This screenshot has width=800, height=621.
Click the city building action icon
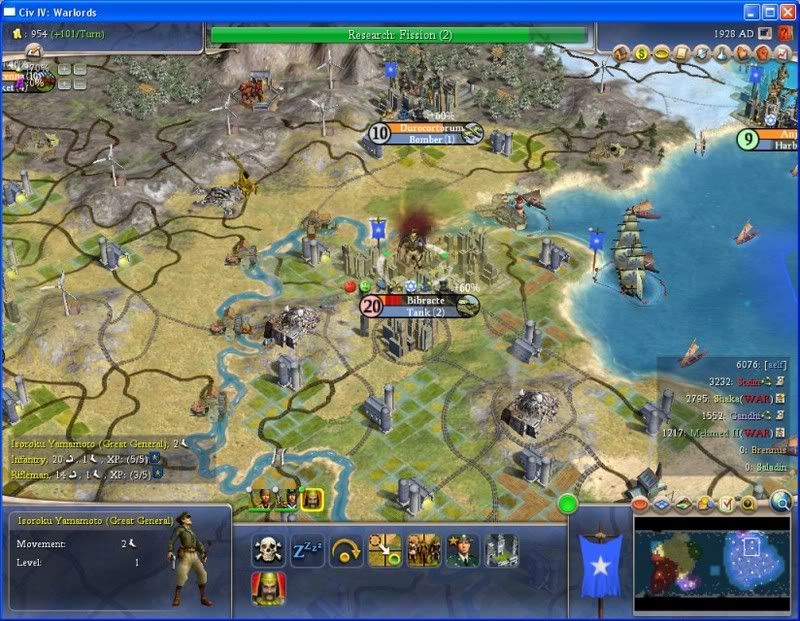click(501, 550)
